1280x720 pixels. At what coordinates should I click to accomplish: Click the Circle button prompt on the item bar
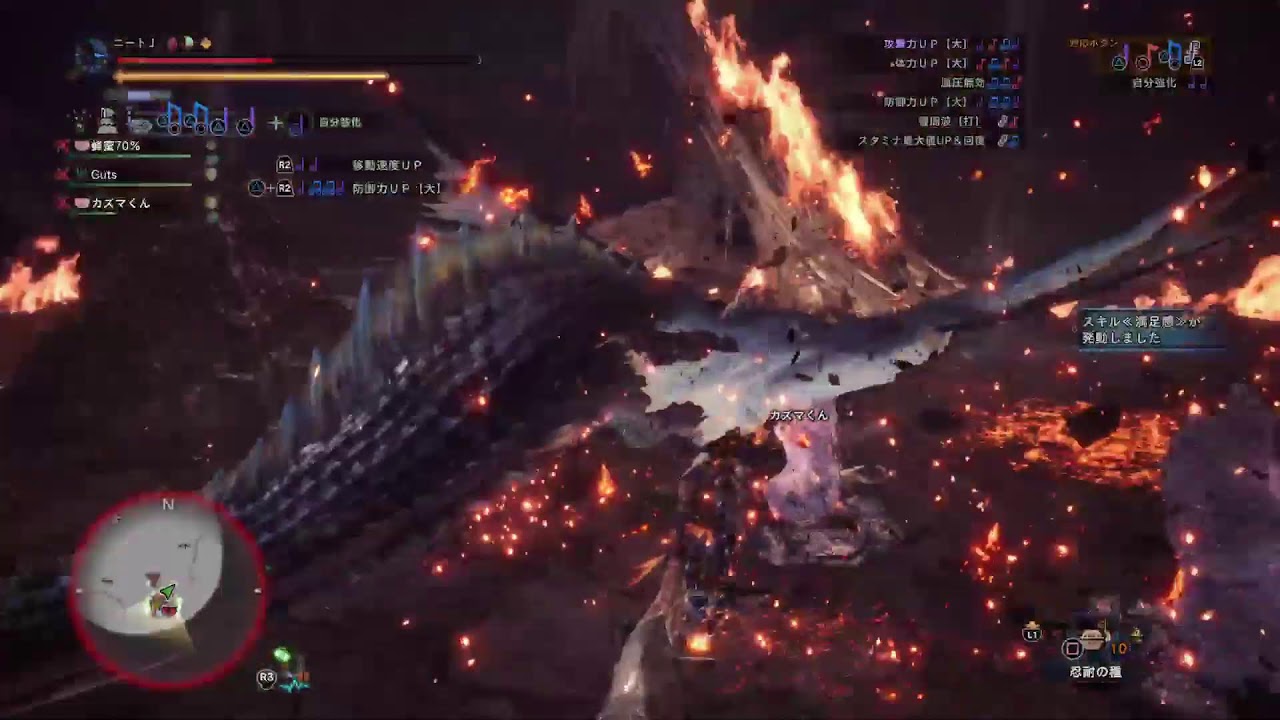click(1072, 648)
